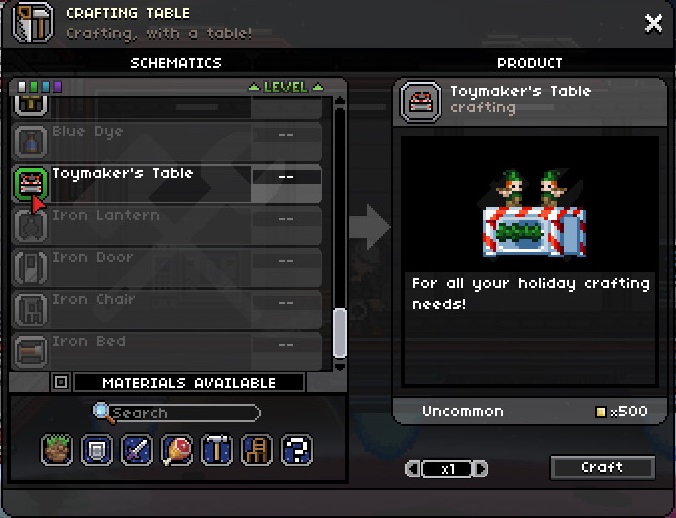Viewport: 676px width, 518px height.
Task: Close the Crafting Table window
Action: pyautogui.click(x=653, y=23)
